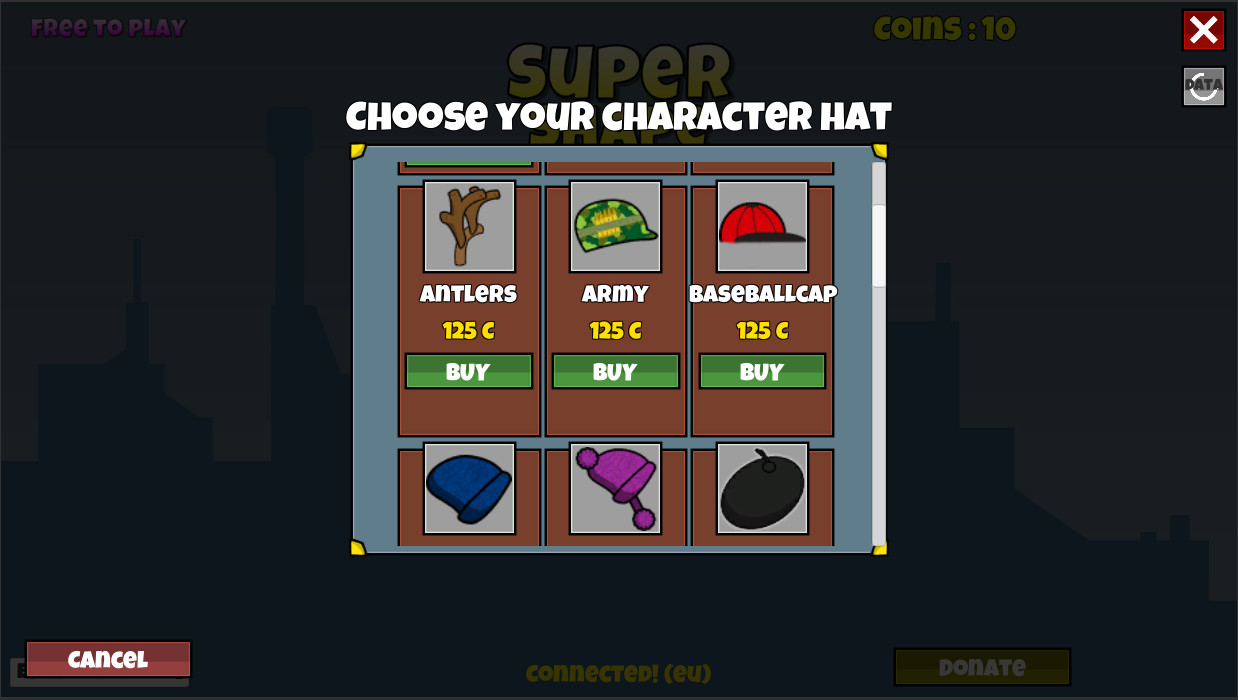The image size is (1238, 700).
Task: Click the hat list scrollbar handle
Action: [x=879, y=246]
